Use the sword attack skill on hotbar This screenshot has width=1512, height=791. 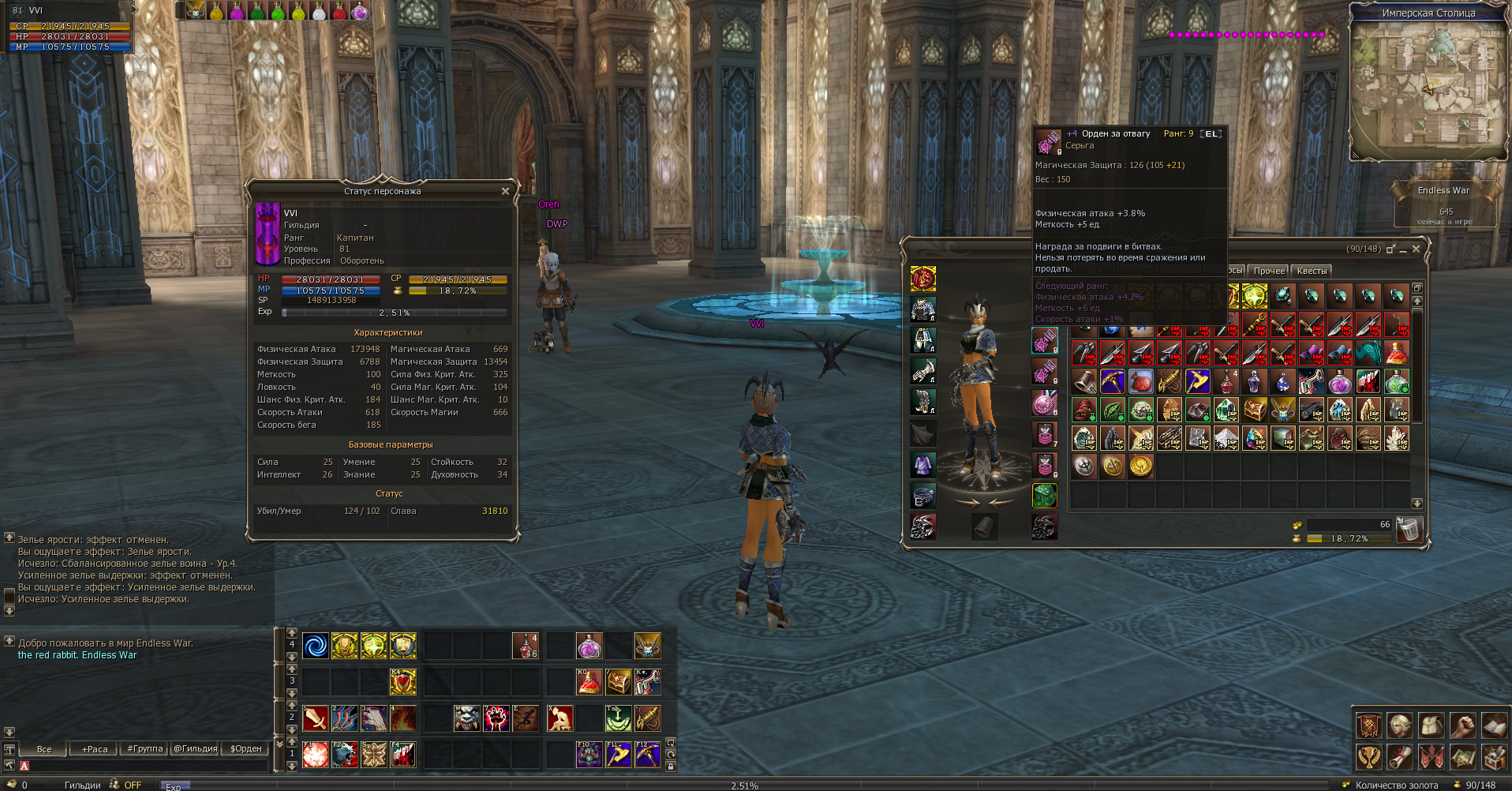(x=315, y=718)
